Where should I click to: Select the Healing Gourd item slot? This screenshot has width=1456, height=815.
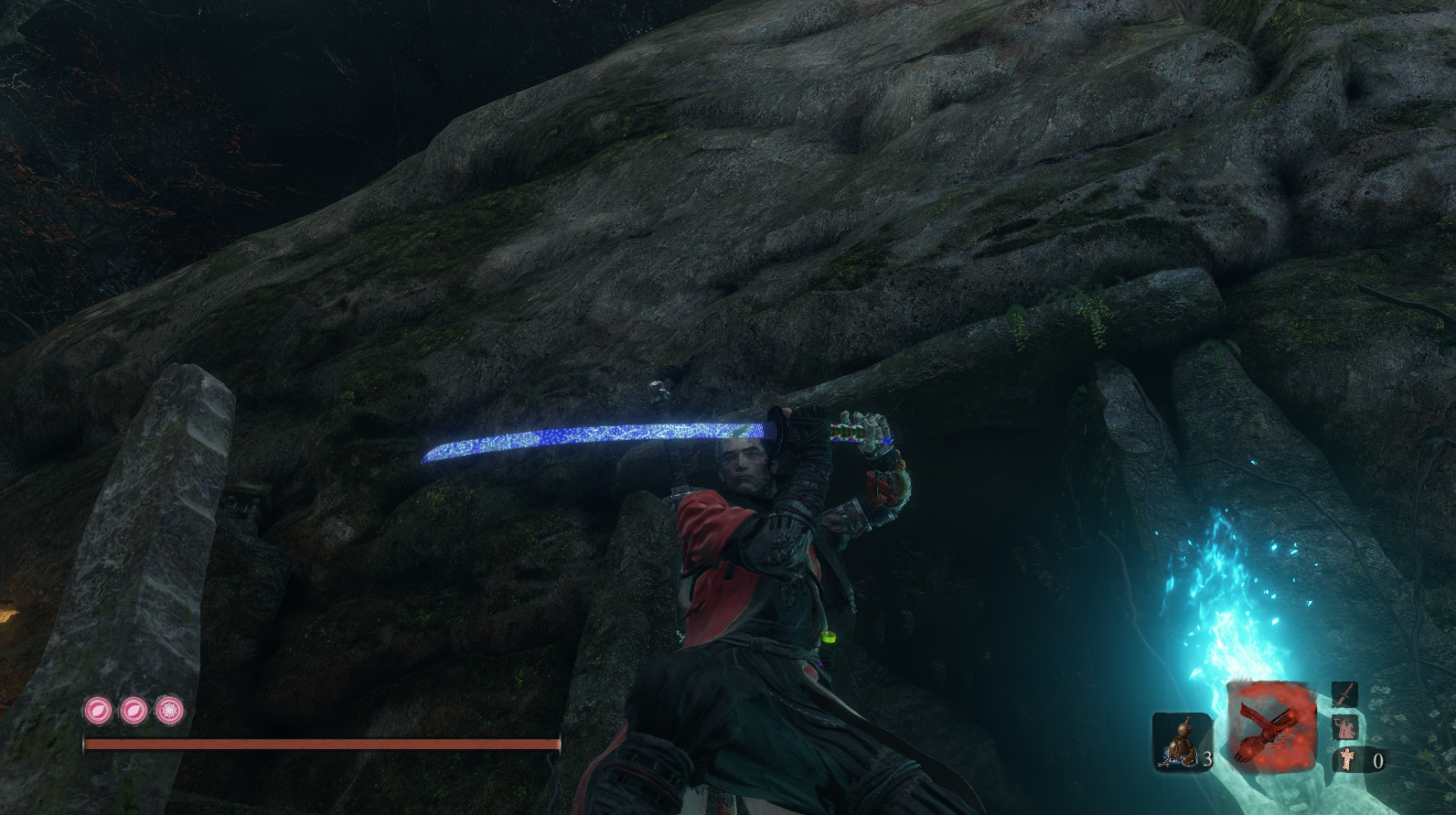click(x=1180, y=741)
